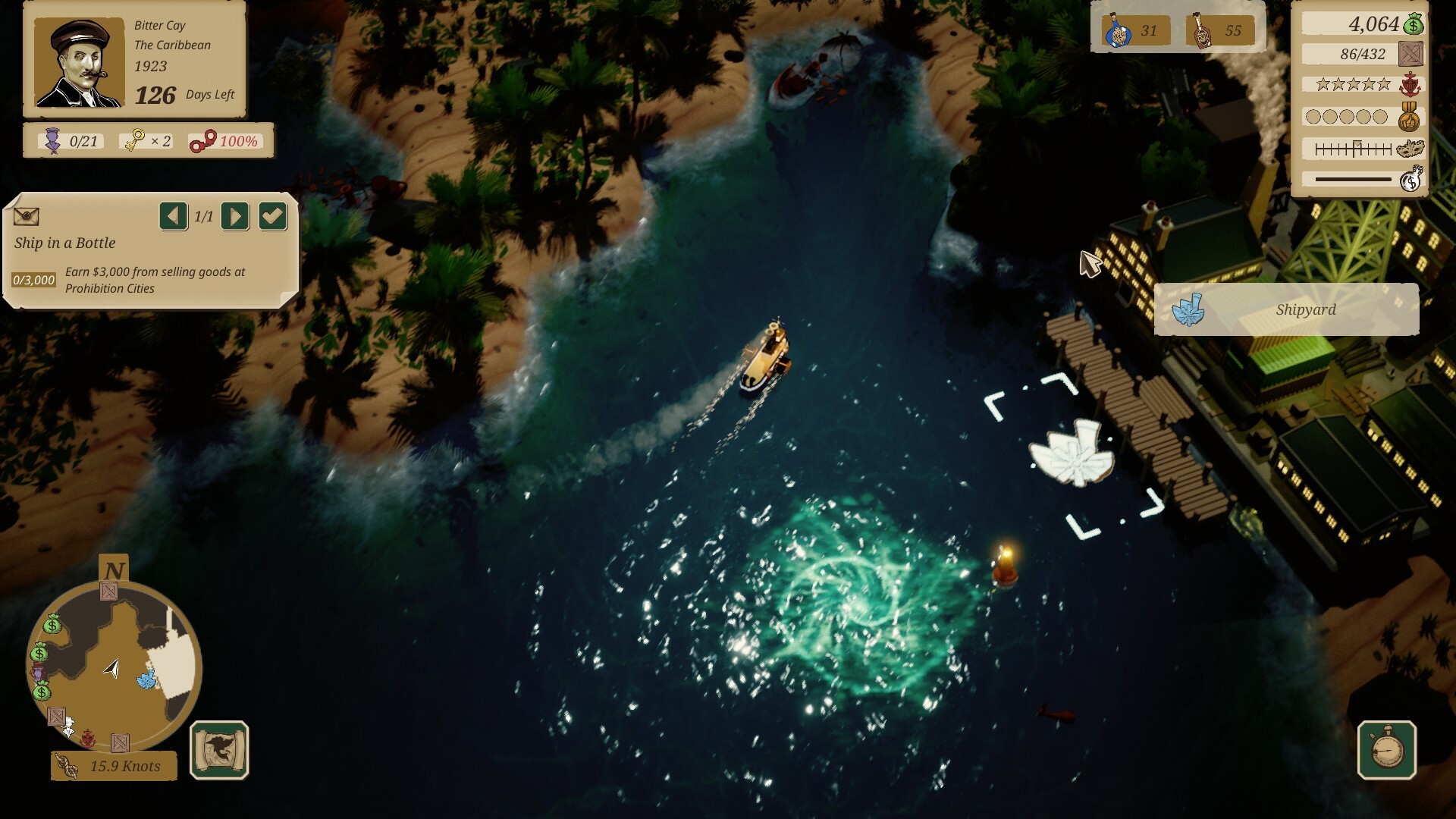The width and height of the screenshot is (1456, 819).
Task: Show the next quest with right arrow
Action: 234,217
